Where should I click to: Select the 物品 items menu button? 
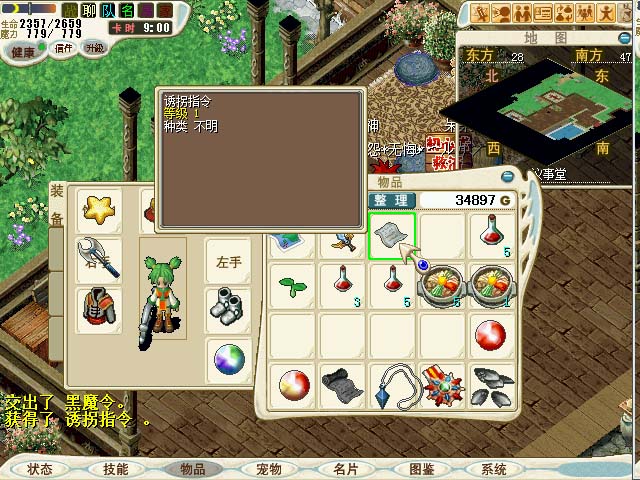[x=192, y=469]
